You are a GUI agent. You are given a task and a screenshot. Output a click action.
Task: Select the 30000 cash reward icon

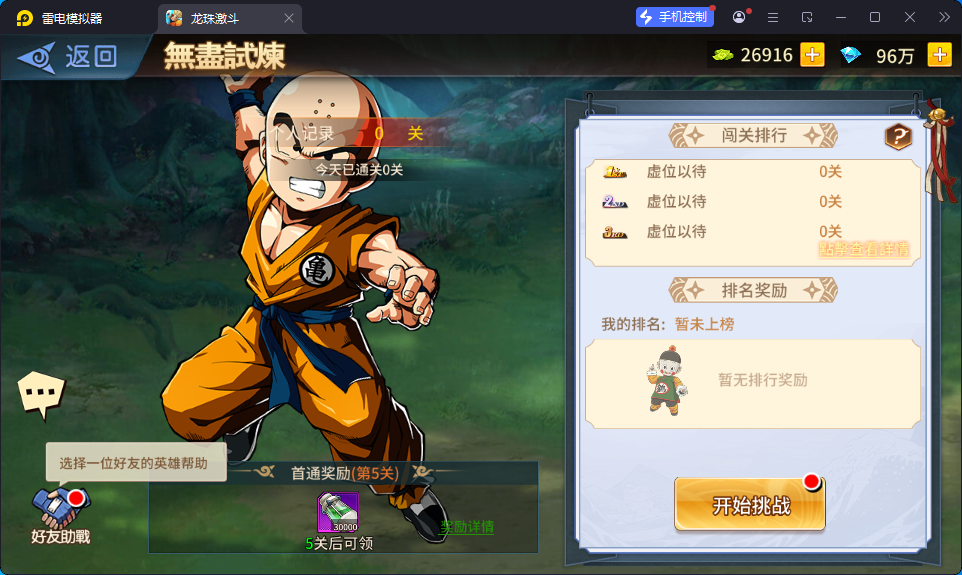pos(338,513)
